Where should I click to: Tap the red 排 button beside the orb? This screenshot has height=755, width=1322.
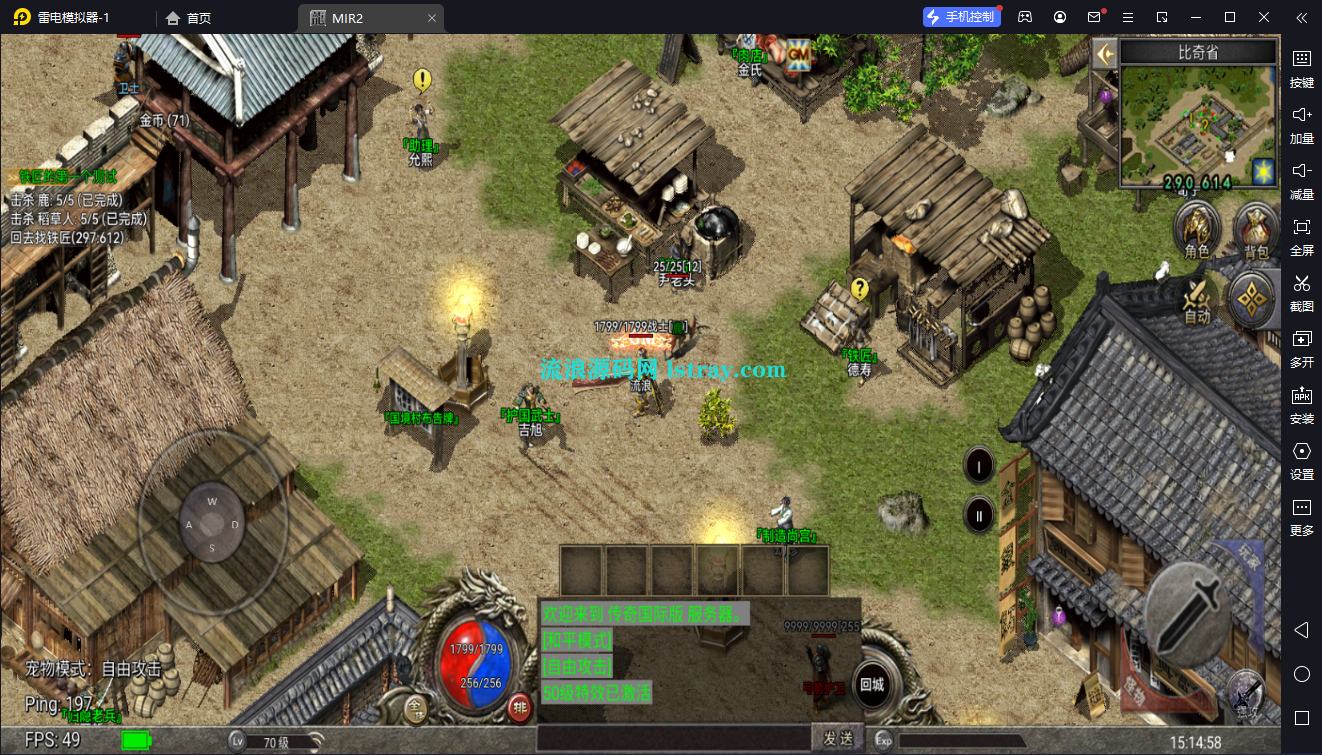tap(520, 707)
